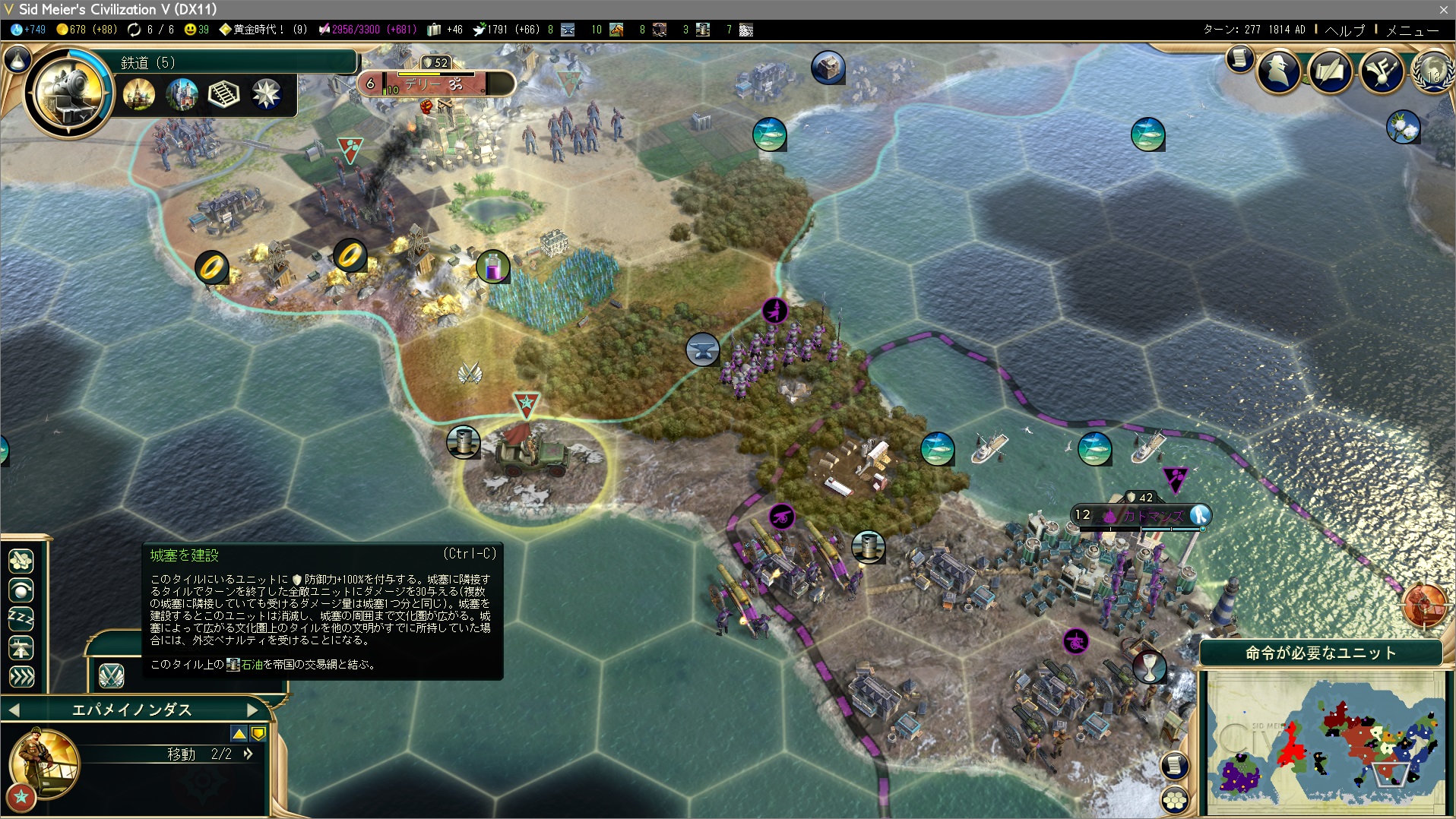Cycle to previous unit with left arrow
The width and height of the screenshot is (1456, 819).
(14, 710)
